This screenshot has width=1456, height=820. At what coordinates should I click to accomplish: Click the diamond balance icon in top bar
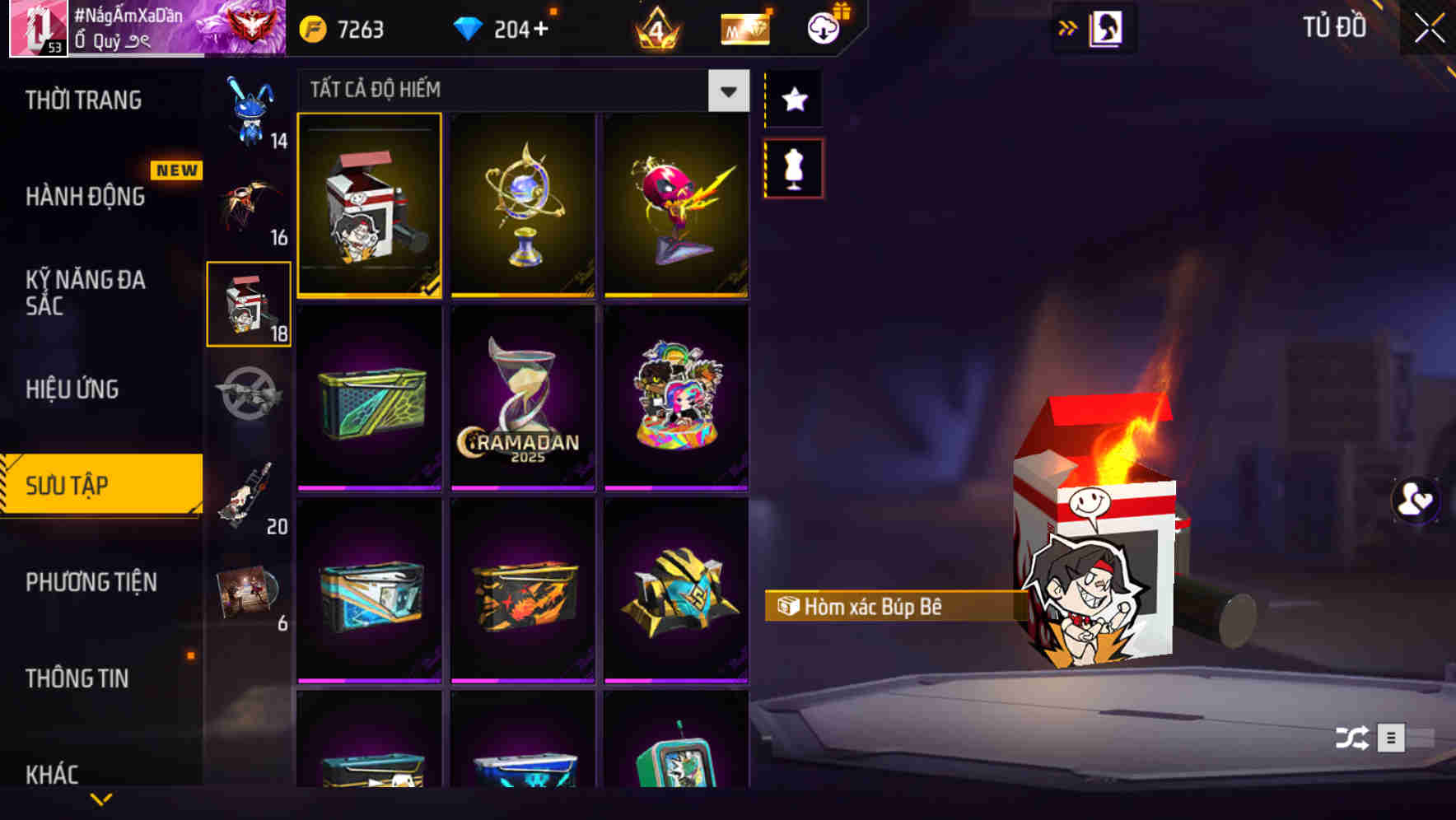[x=469, y=27]
